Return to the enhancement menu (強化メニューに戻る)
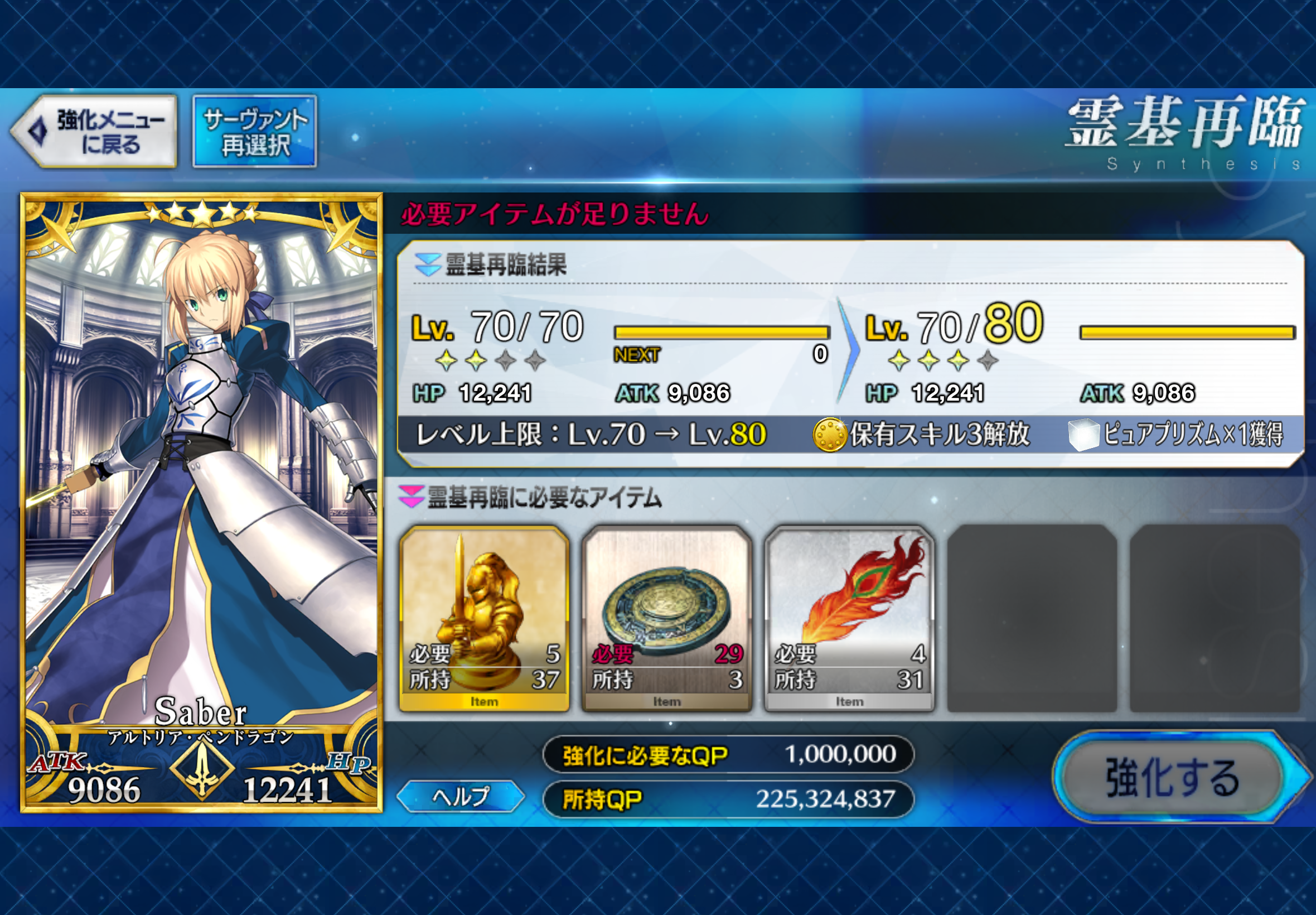 [x=96, y=132]
